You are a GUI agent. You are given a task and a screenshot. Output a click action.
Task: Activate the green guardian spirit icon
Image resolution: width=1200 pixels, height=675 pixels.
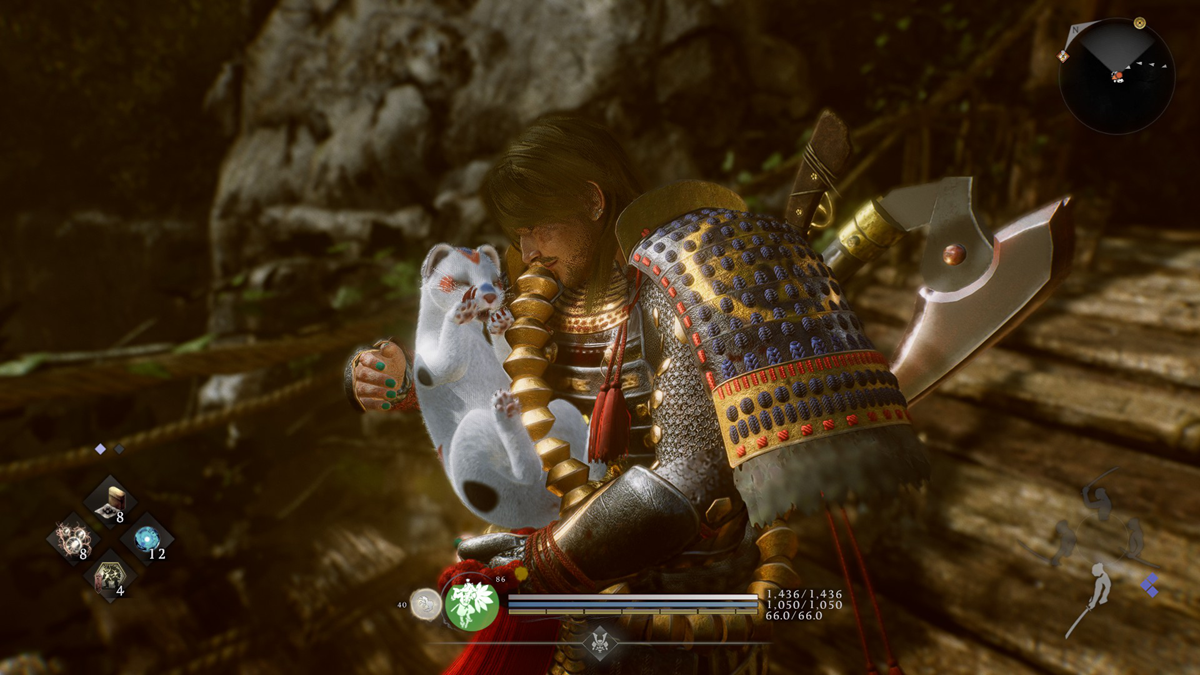click(471, 604)
